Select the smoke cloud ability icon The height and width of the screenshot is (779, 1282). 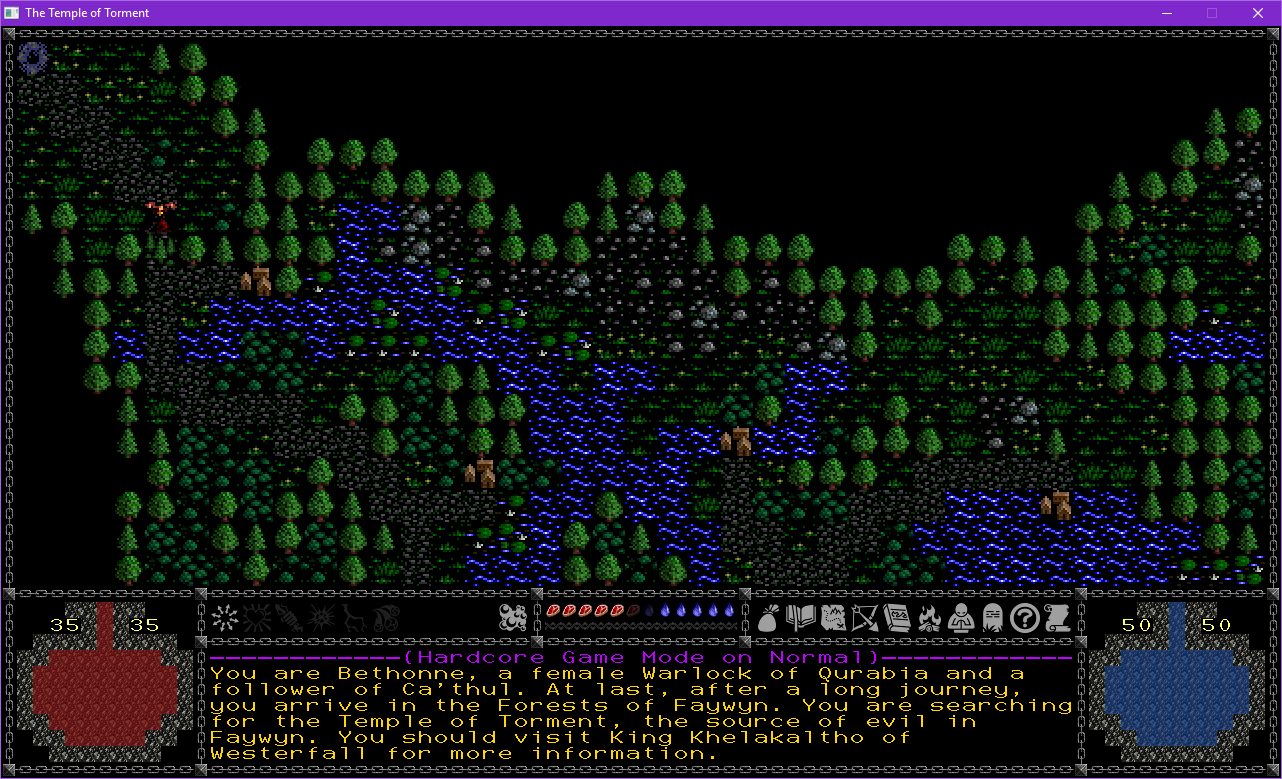513,619
